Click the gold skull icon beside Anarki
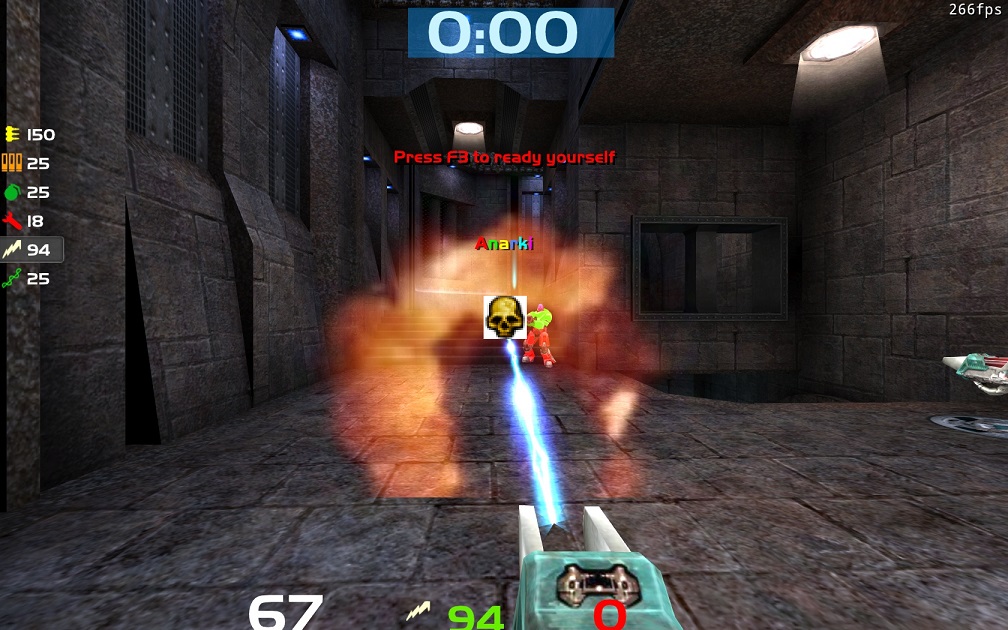This screenshot has height=630, width=1008. (505, 317)
